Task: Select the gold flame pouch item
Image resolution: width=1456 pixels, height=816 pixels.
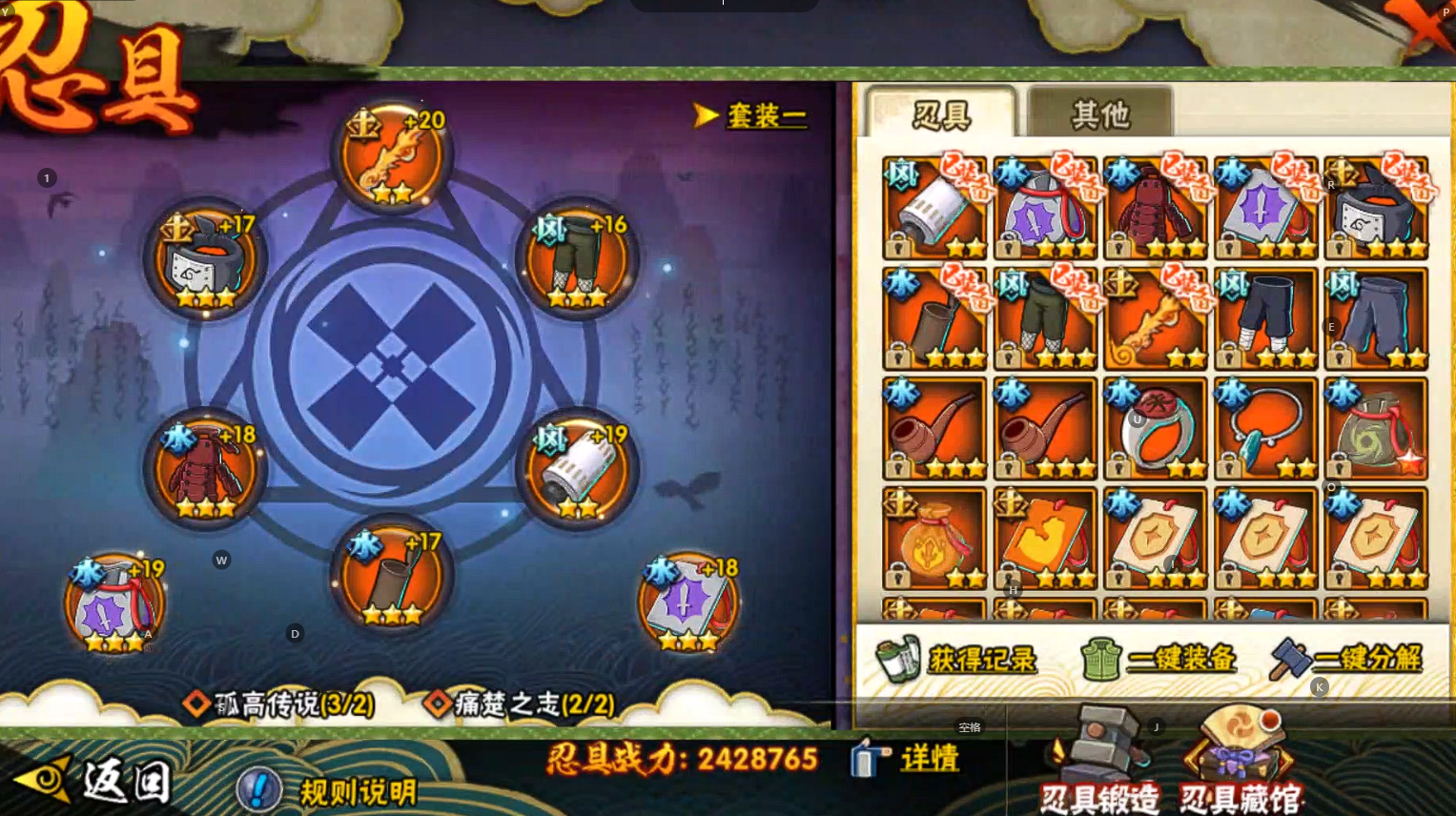Action: pyautogui.click(x=934, y=539)
